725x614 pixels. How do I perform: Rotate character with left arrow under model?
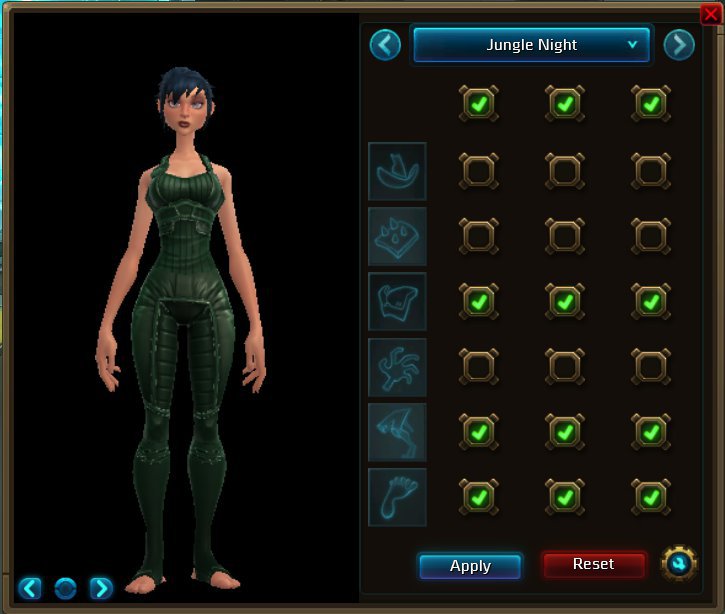(x=30, y=587)
